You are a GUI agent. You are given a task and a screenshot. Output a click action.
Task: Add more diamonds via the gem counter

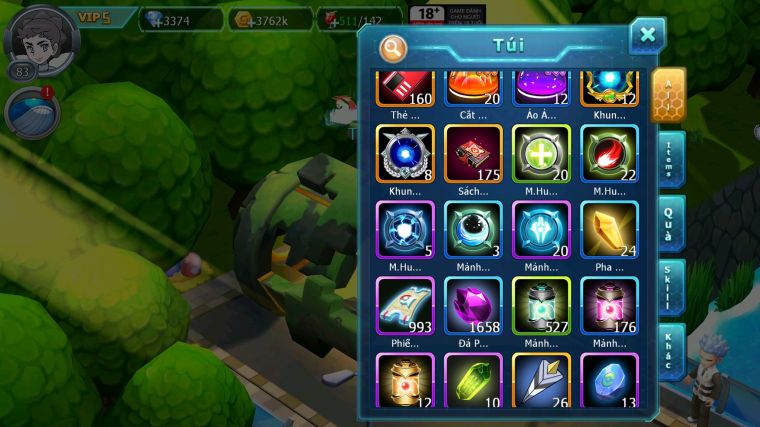tap(181, 19)
